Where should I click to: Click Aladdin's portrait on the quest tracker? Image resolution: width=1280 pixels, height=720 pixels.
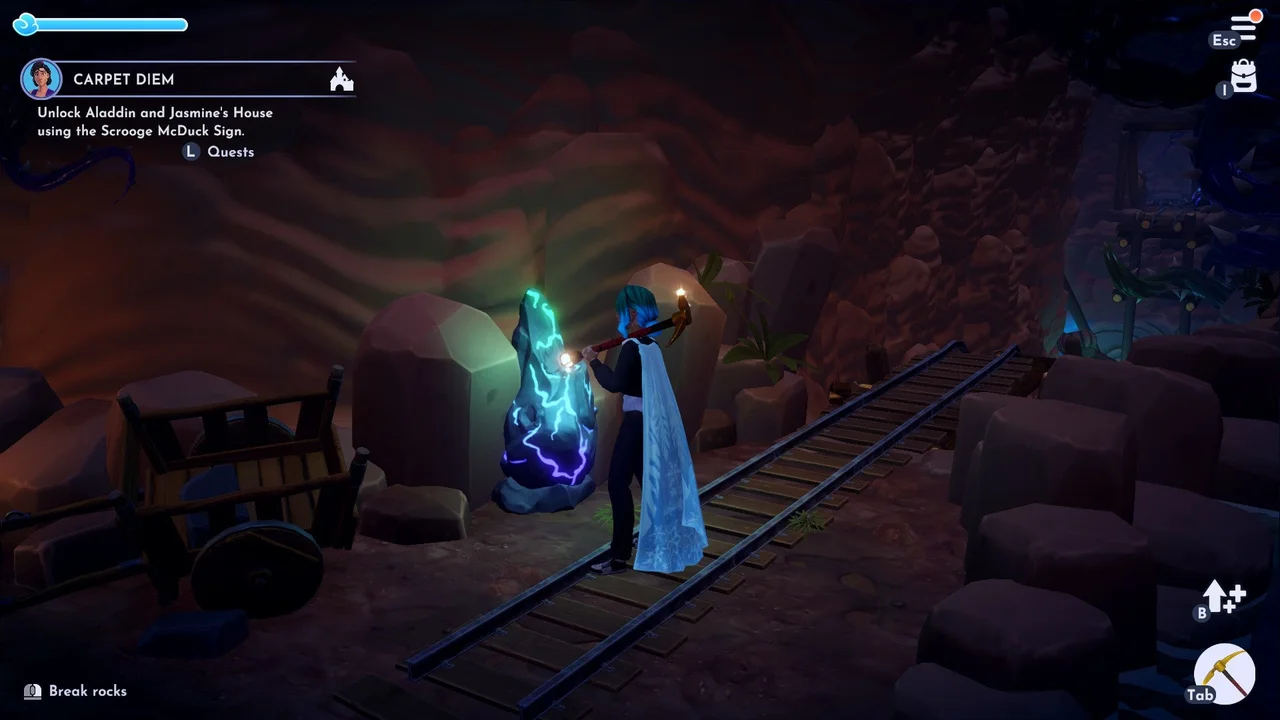click(42, 77)
